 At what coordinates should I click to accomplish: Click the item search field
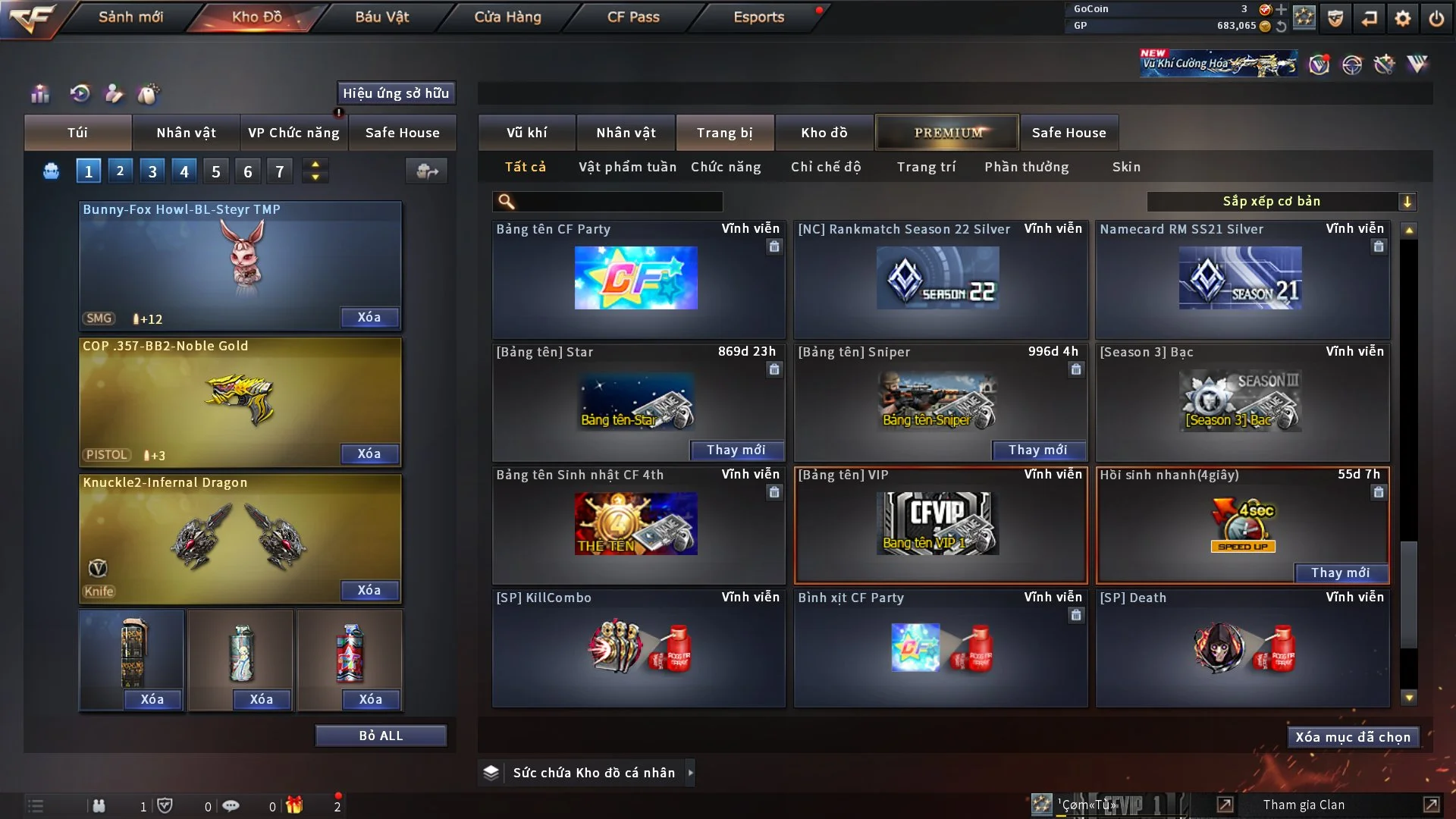(x=618, y=201)
